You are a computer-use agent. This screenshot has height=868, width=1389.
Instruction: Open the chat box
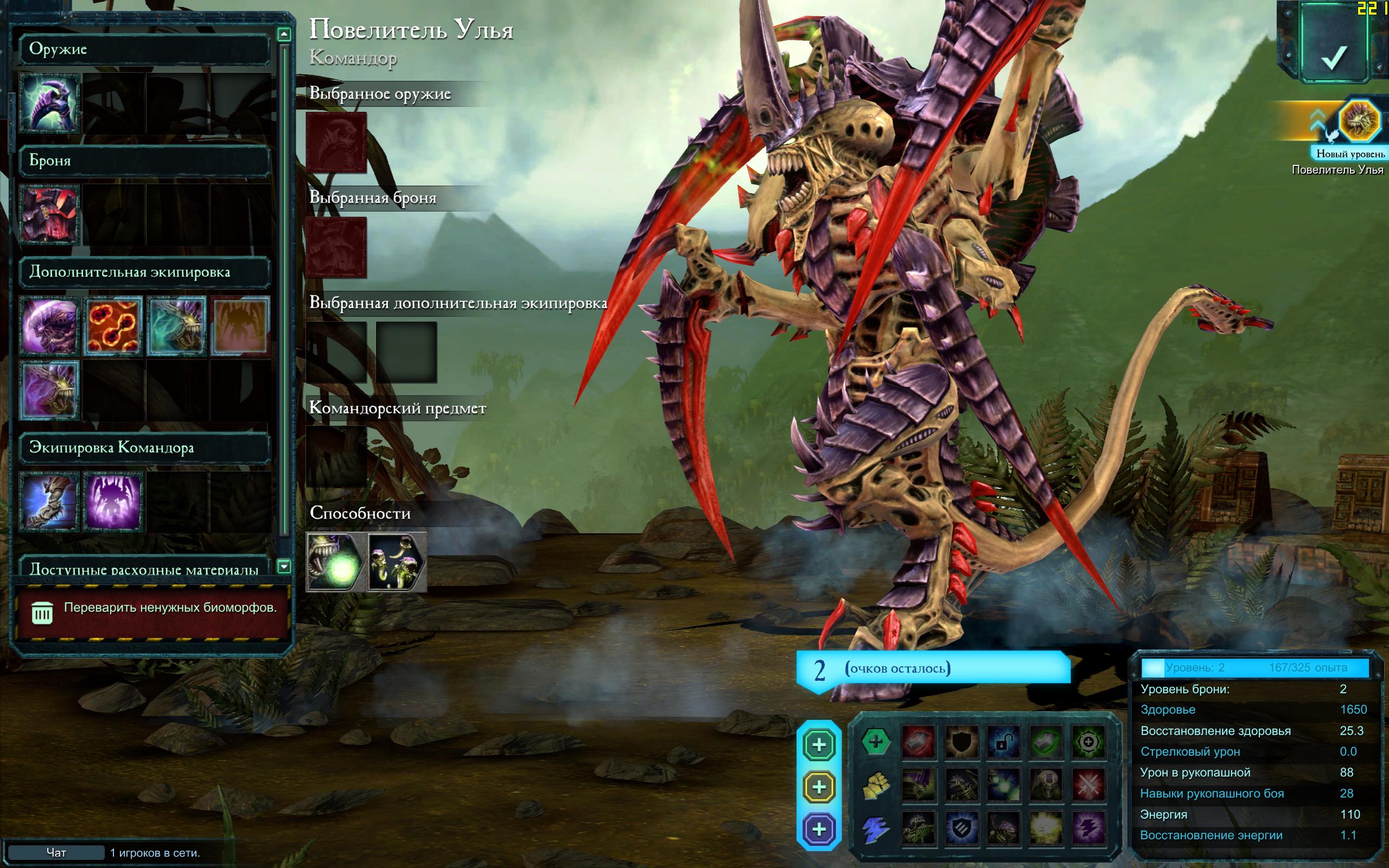[x=56, y=852]
